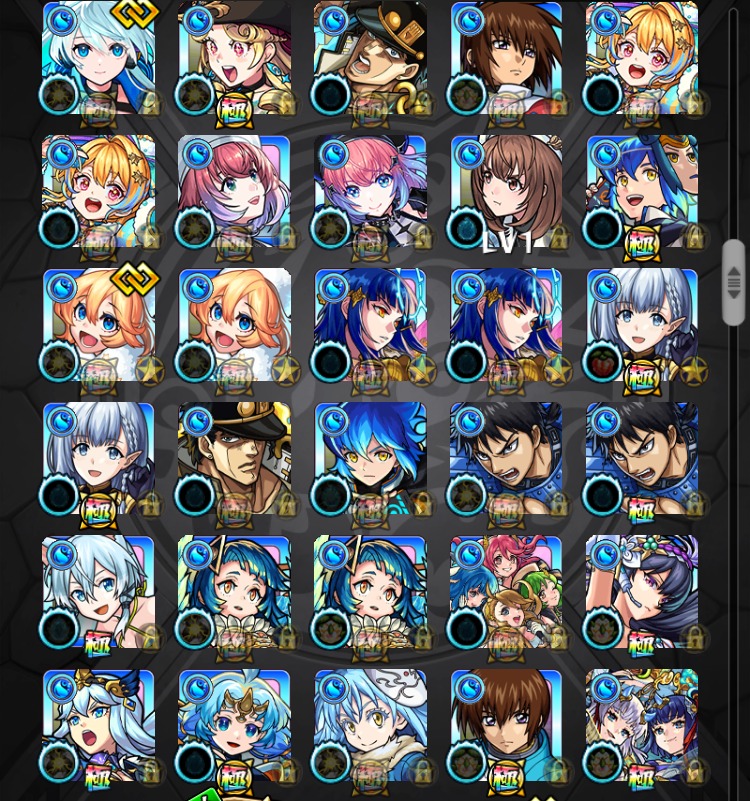The height and width of the screenshot is (801, 750).
Task: Select the brown-haired girl marked LV1
Action: [506, 192]
